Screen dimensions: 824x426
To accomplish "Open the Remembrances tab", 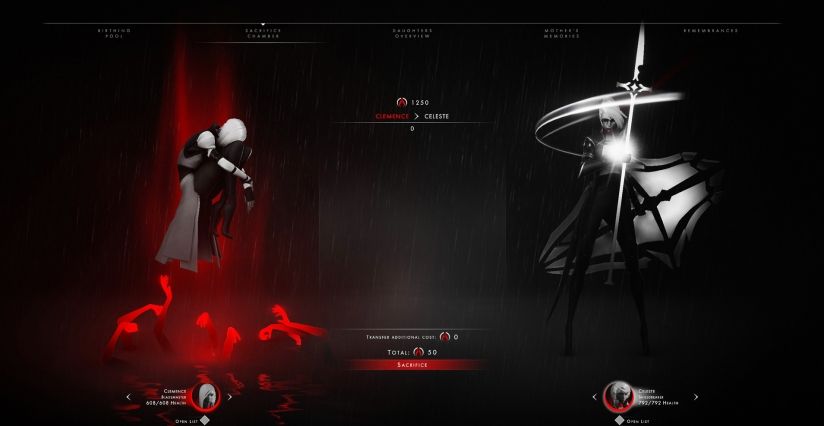I will coord(709,33).
